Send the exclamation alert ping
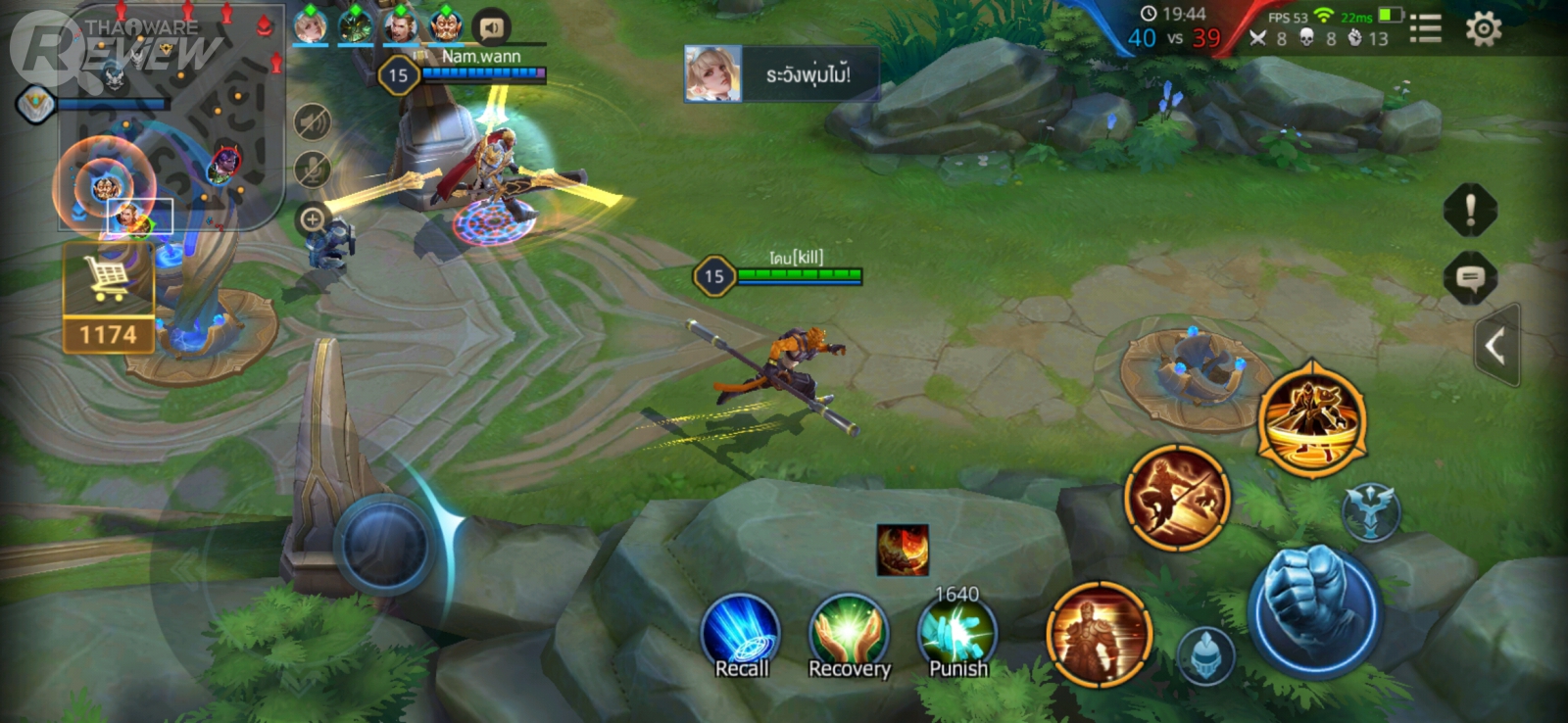This screenshot has width=1568, height=723. (x=1470, y=209)
